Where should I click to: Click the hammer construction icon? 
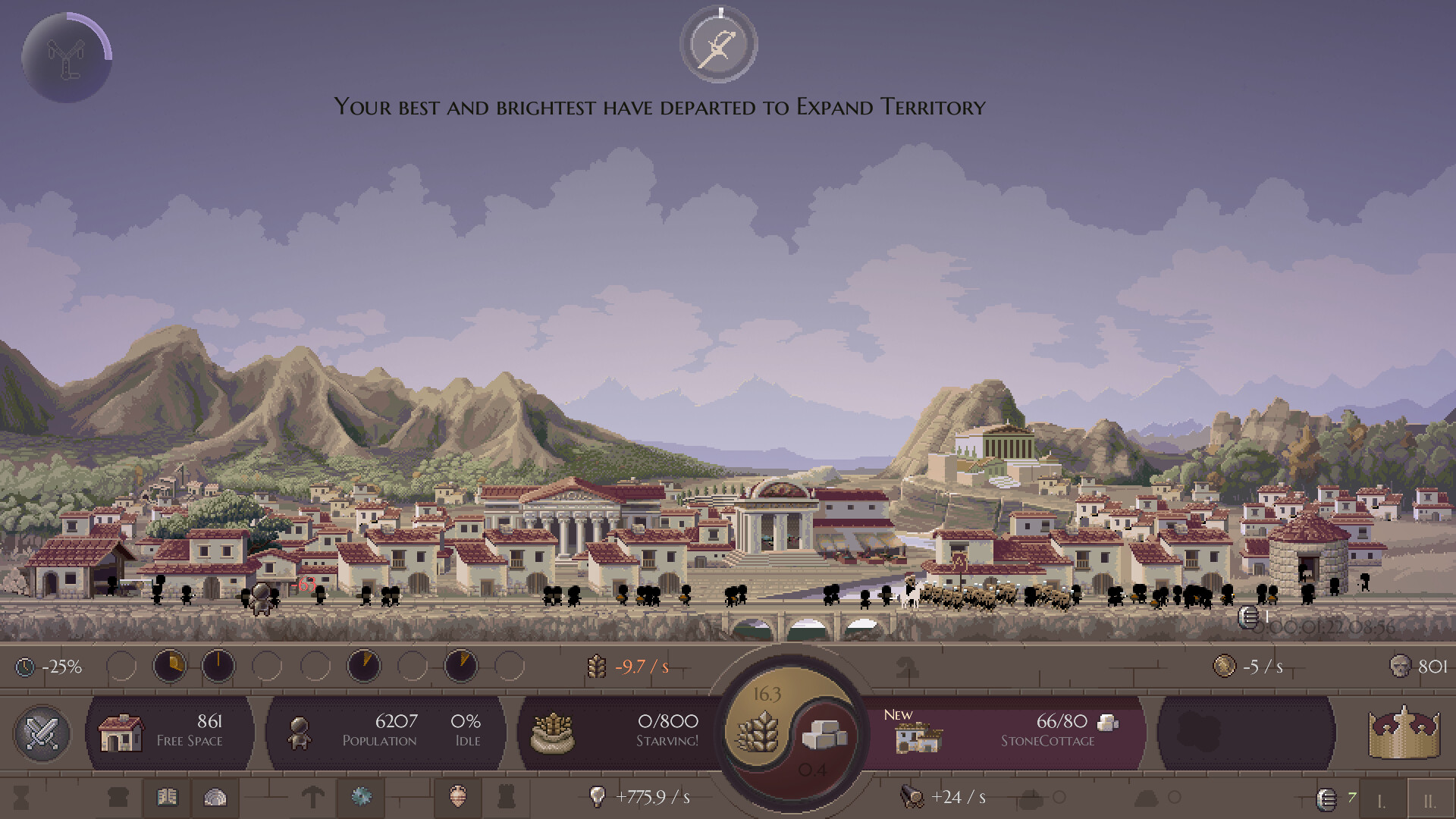point(313,797)
